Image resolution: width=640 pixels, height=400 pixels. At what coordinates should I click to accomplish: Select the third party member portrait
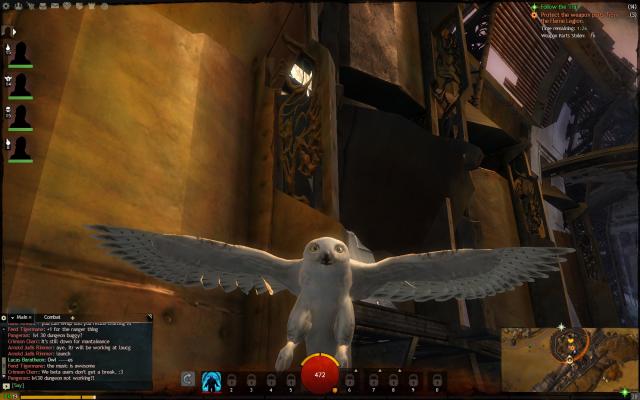point(21,116)
